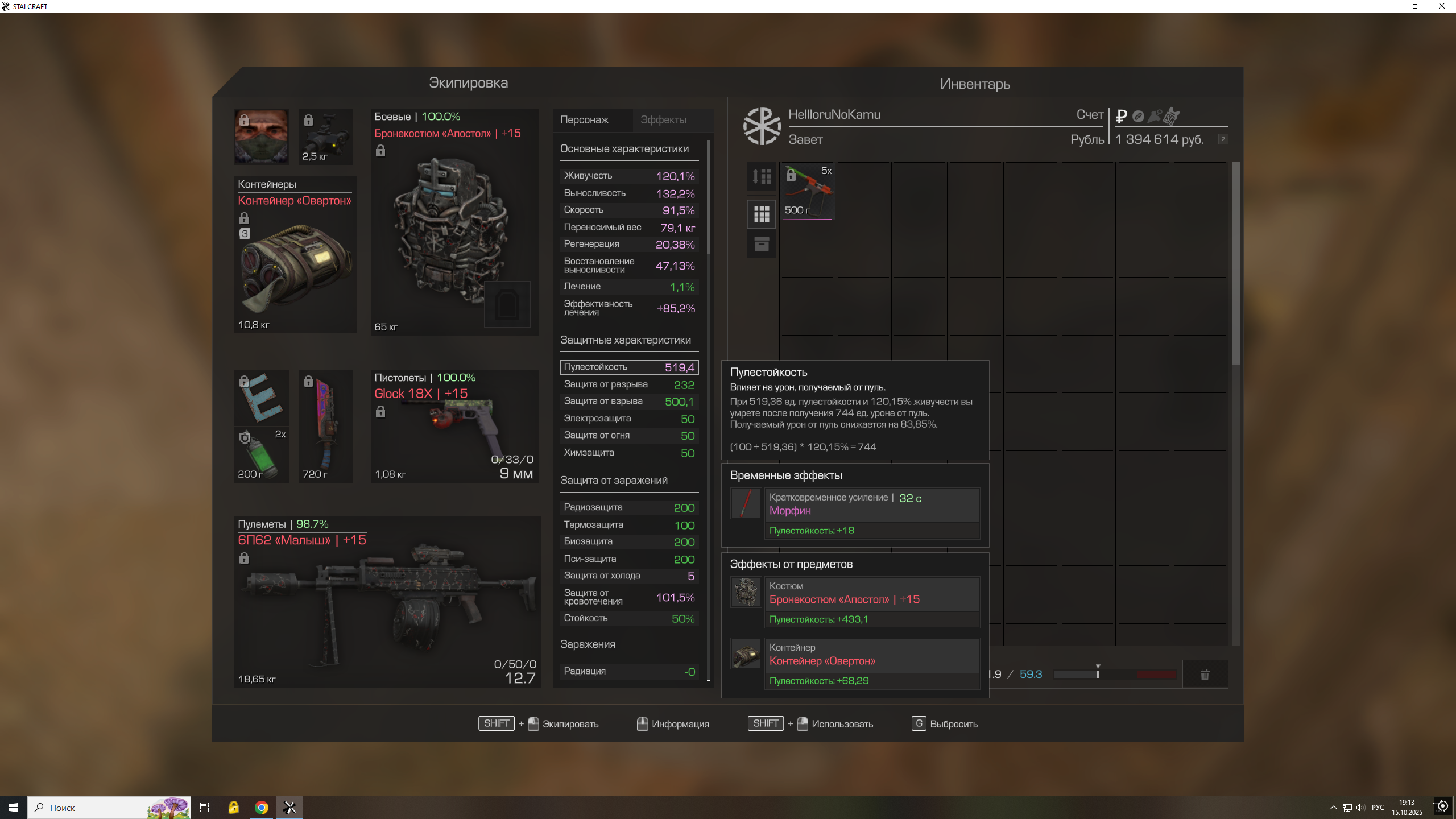The height and width of the screenshot is (819, 1456).
Task: Select the Бронекостюм «Апостол» armor slot
Action: (454, 227)
